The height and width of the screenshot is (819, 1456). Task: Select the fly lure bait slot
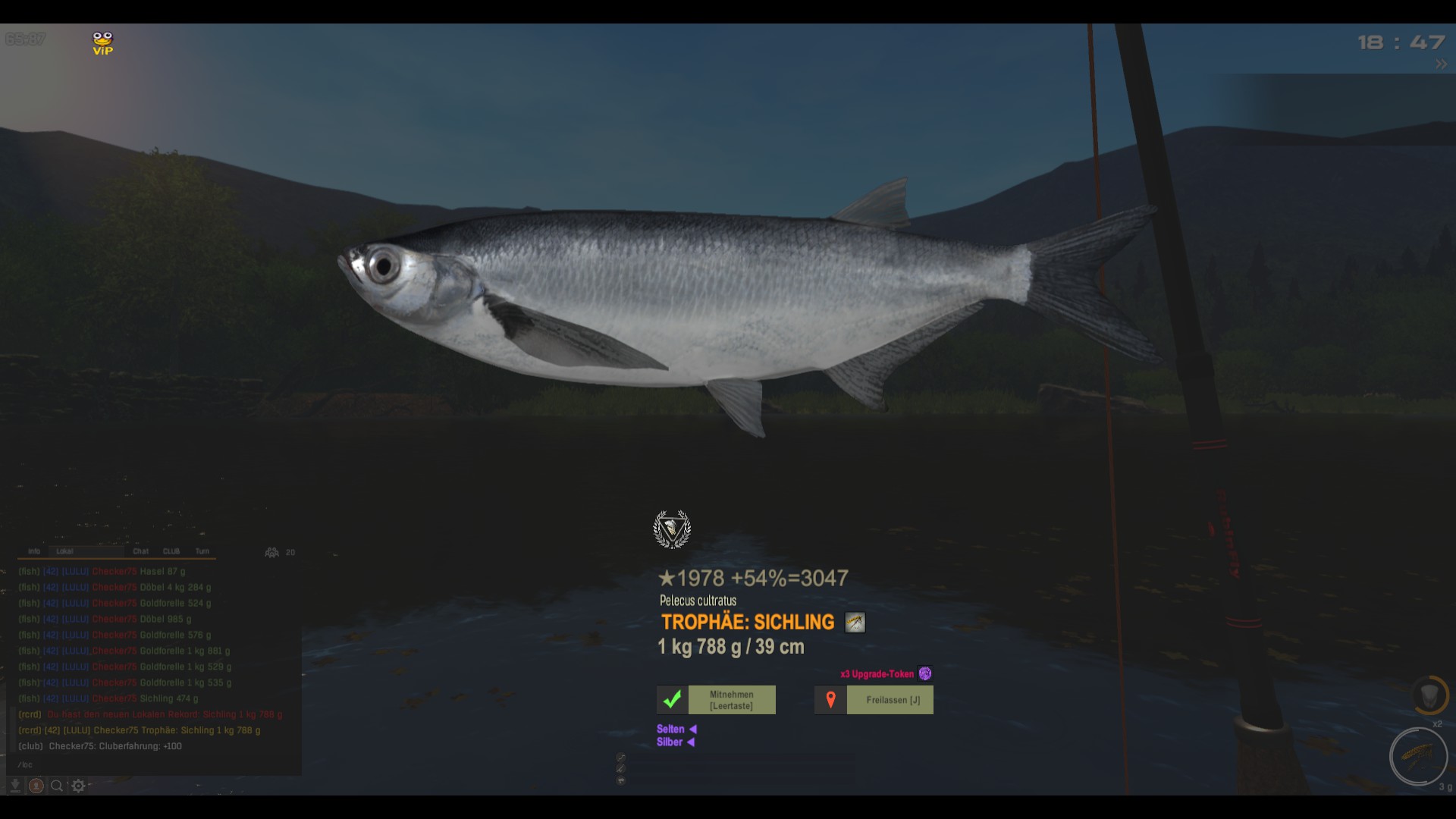coord(1418,756)
